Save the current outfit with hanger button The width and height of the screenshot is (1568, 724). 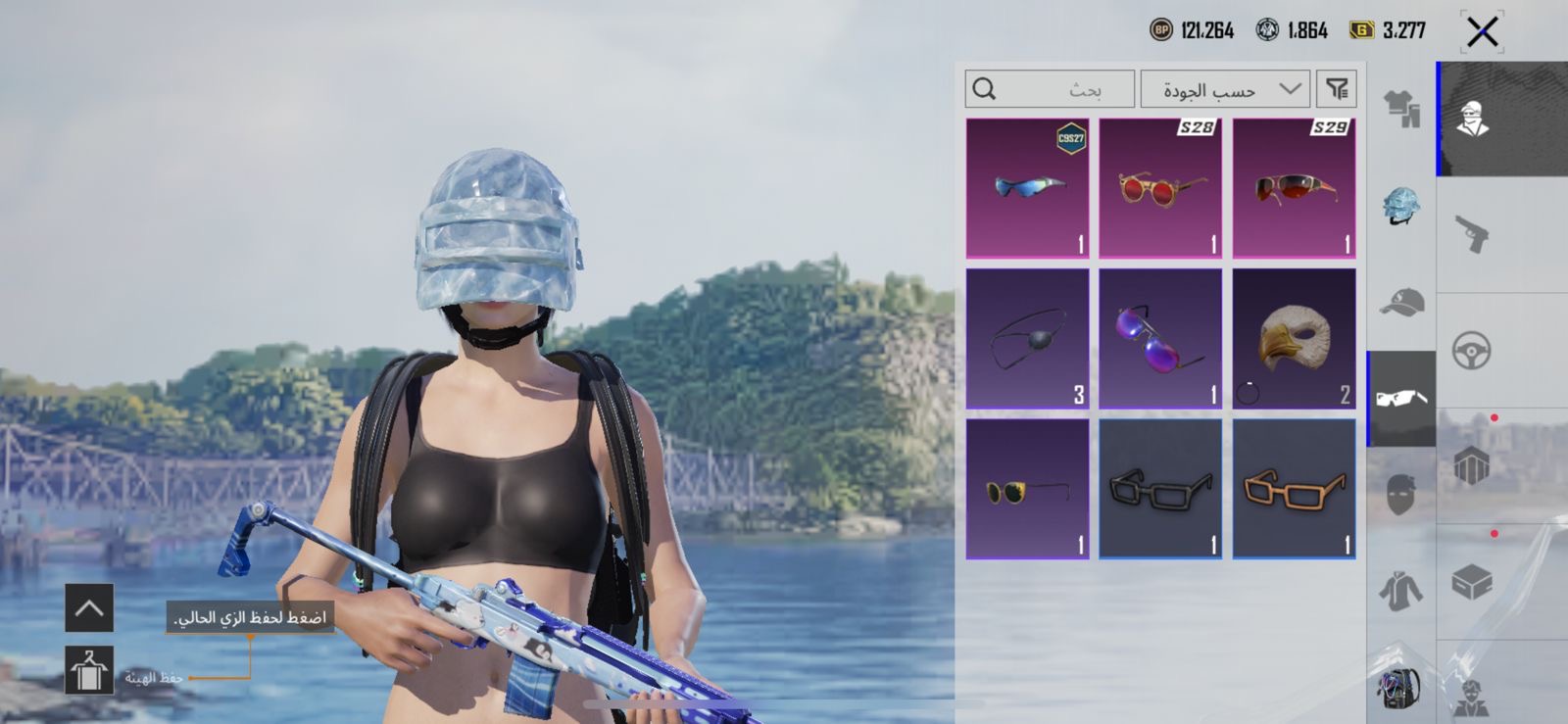(89, 671)
